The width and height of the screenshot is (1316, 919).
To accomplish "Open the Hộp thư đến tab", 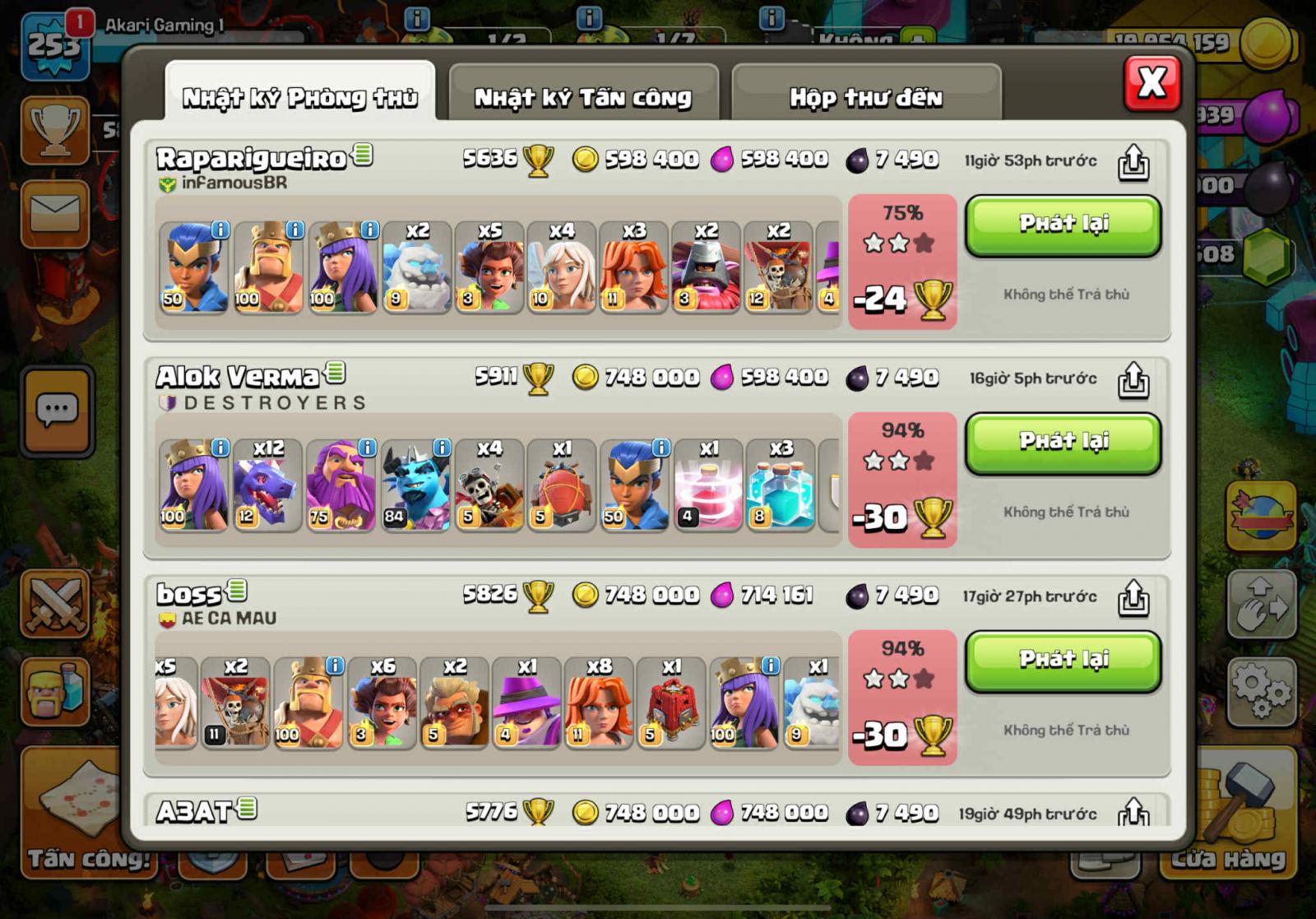I will (x=865, y=95).
